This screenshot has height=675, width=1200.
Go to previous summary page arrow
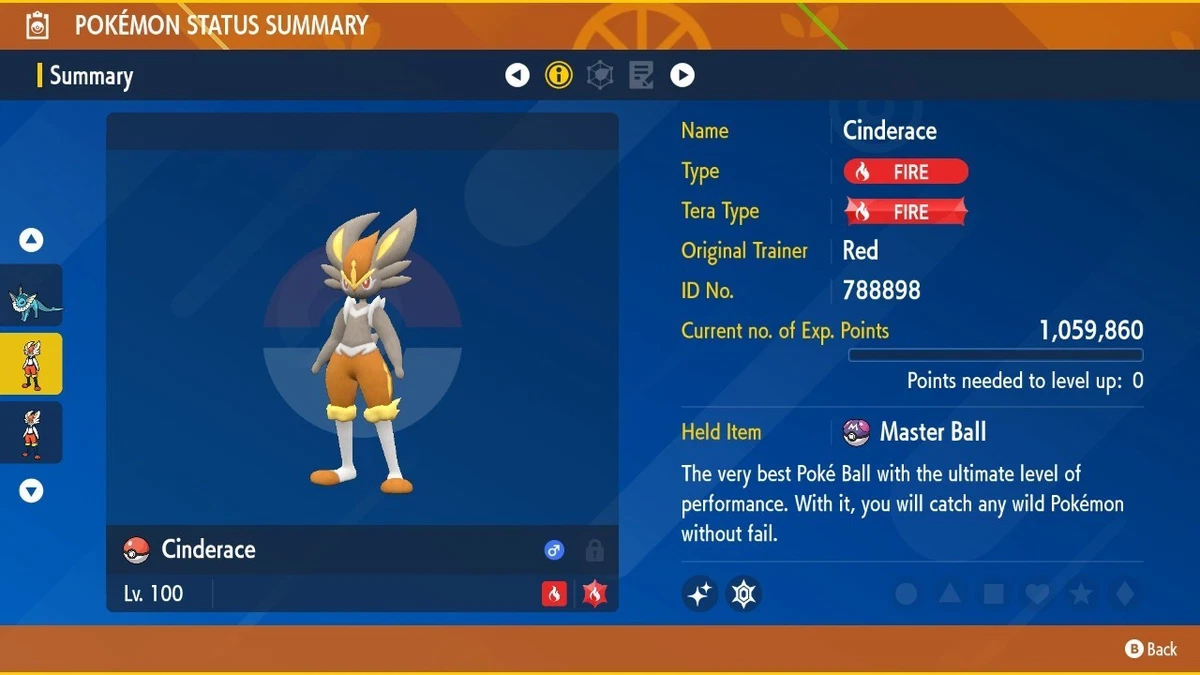point(517,75)
